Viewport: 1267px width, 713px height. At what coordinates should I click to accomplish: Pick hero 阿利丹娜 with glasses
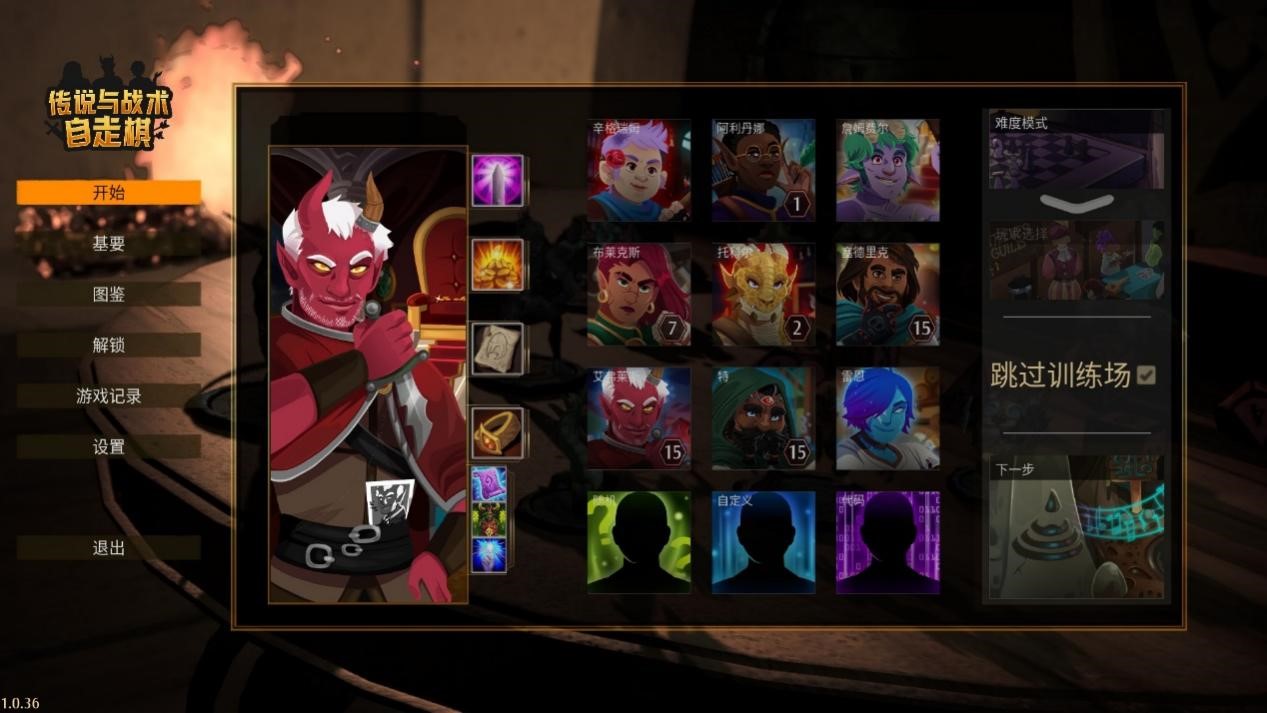tap(763, 170)
